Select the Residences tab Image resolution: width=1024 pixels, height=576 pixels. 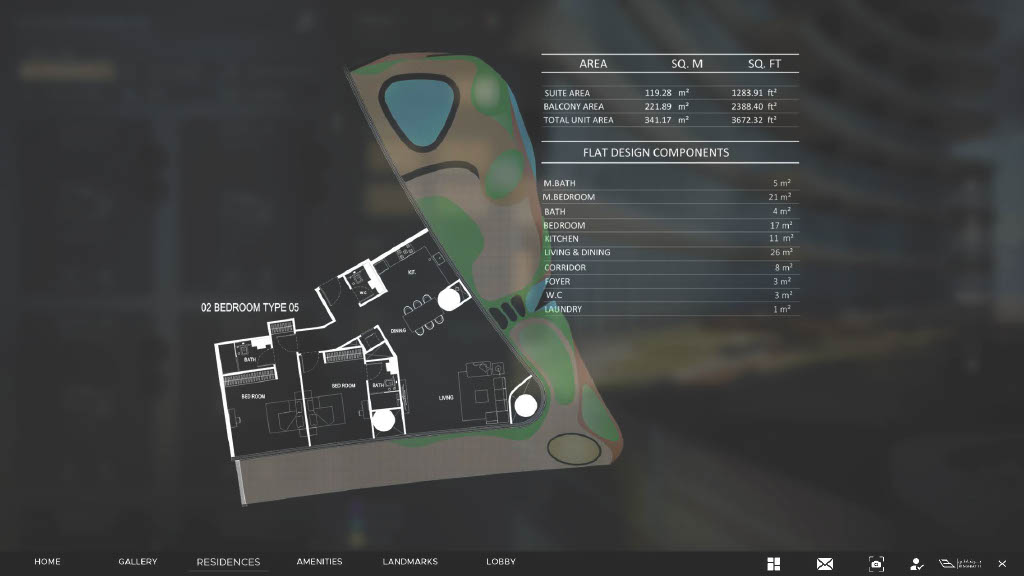pos(228,562)
